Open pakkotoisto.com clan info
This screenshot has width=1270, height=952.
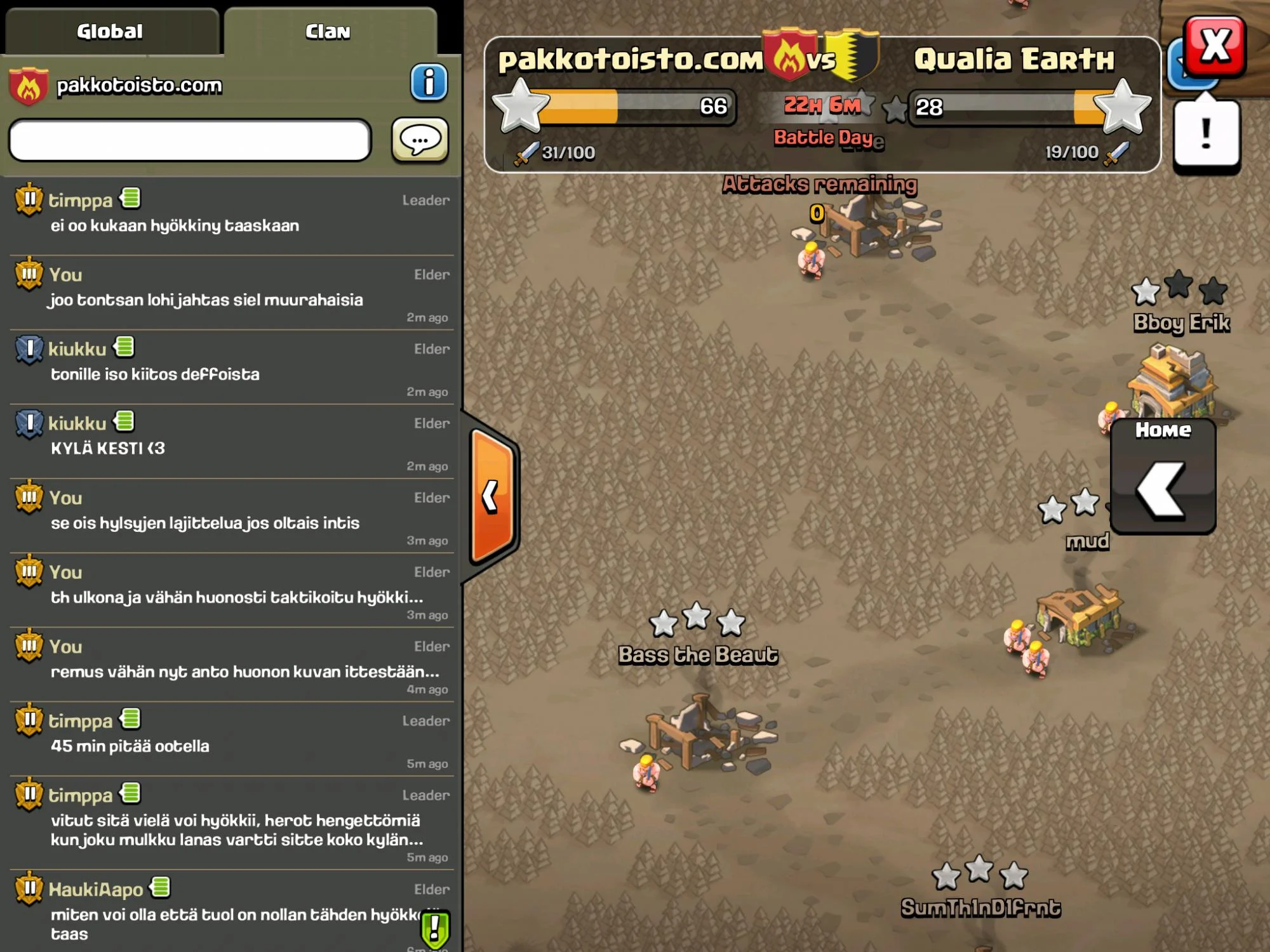tap(429, 83)
